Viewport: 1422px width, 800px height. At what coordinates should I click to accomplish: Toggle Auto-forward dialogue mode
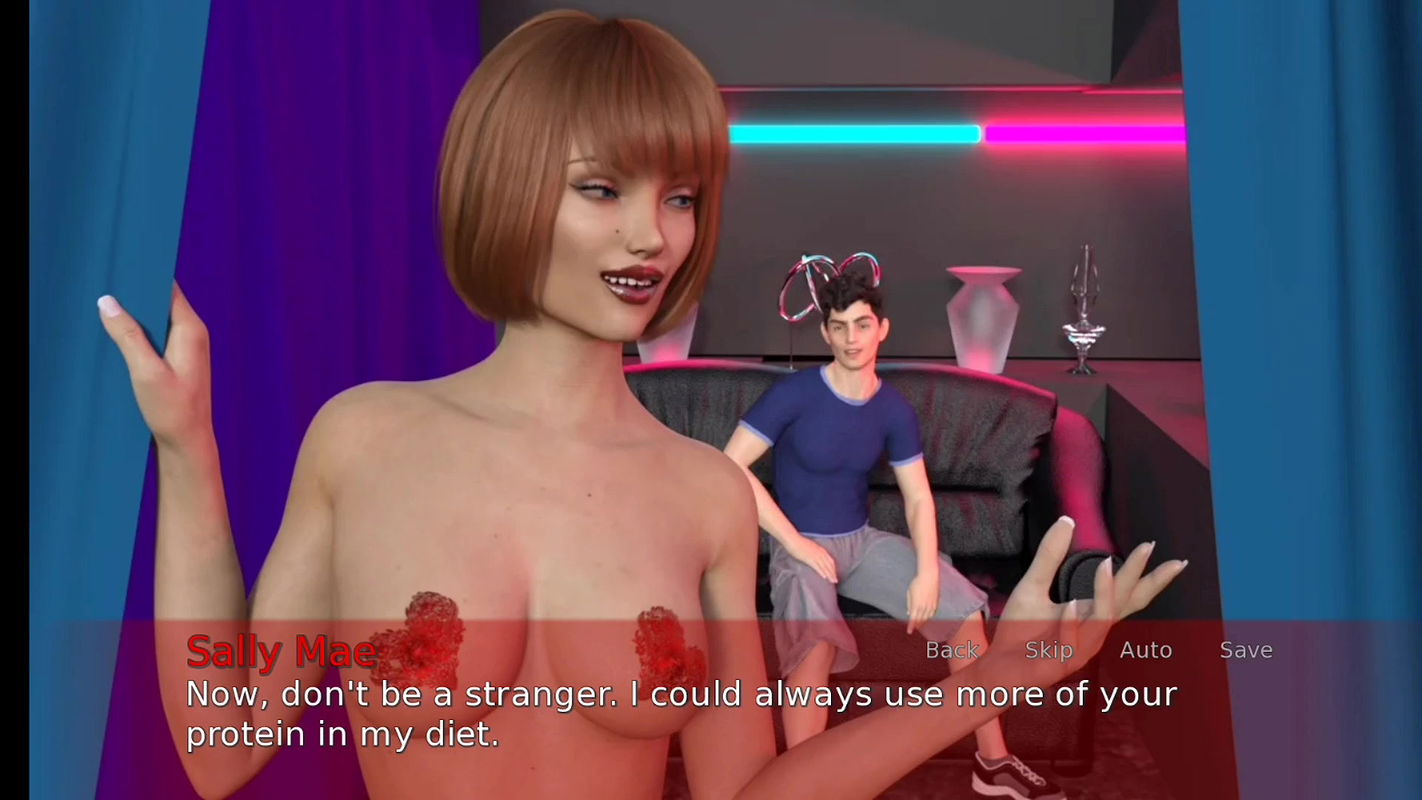(x=1146, y=650)
